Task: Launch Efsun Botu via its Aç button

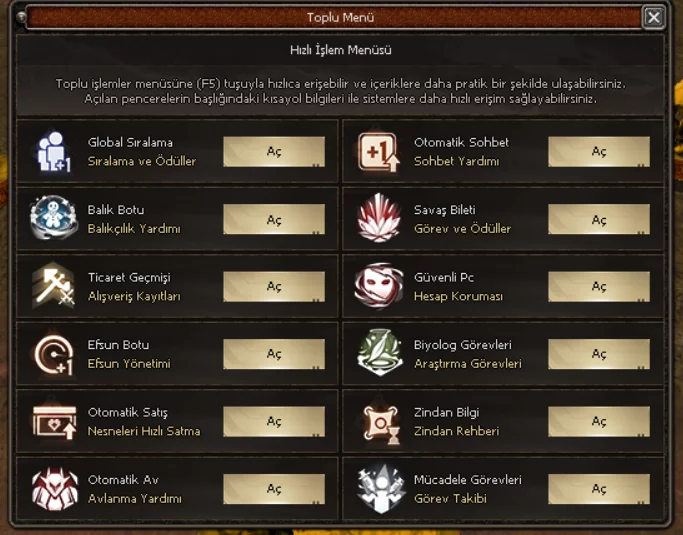Action: coord(274,354)
